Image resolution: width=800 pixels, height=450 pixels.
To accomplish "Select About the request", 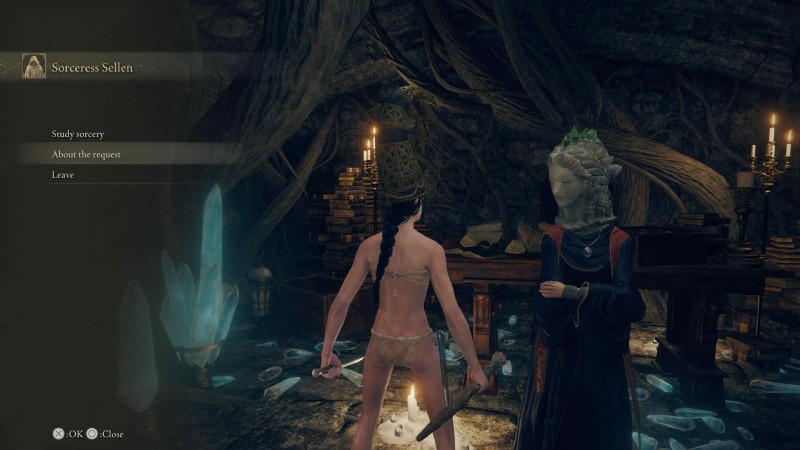I will pos(86,155).
